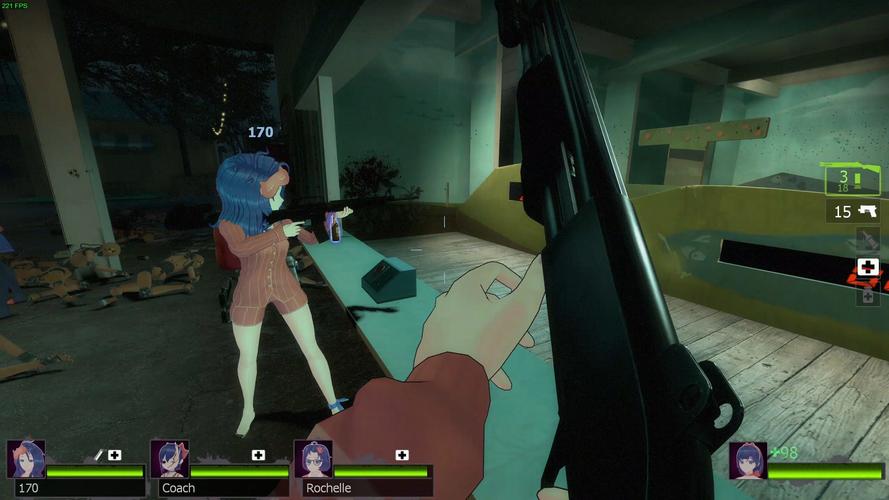This screenshot has height=500, width=889.
Task: Click your own character portrait
Action: (747, 460)
